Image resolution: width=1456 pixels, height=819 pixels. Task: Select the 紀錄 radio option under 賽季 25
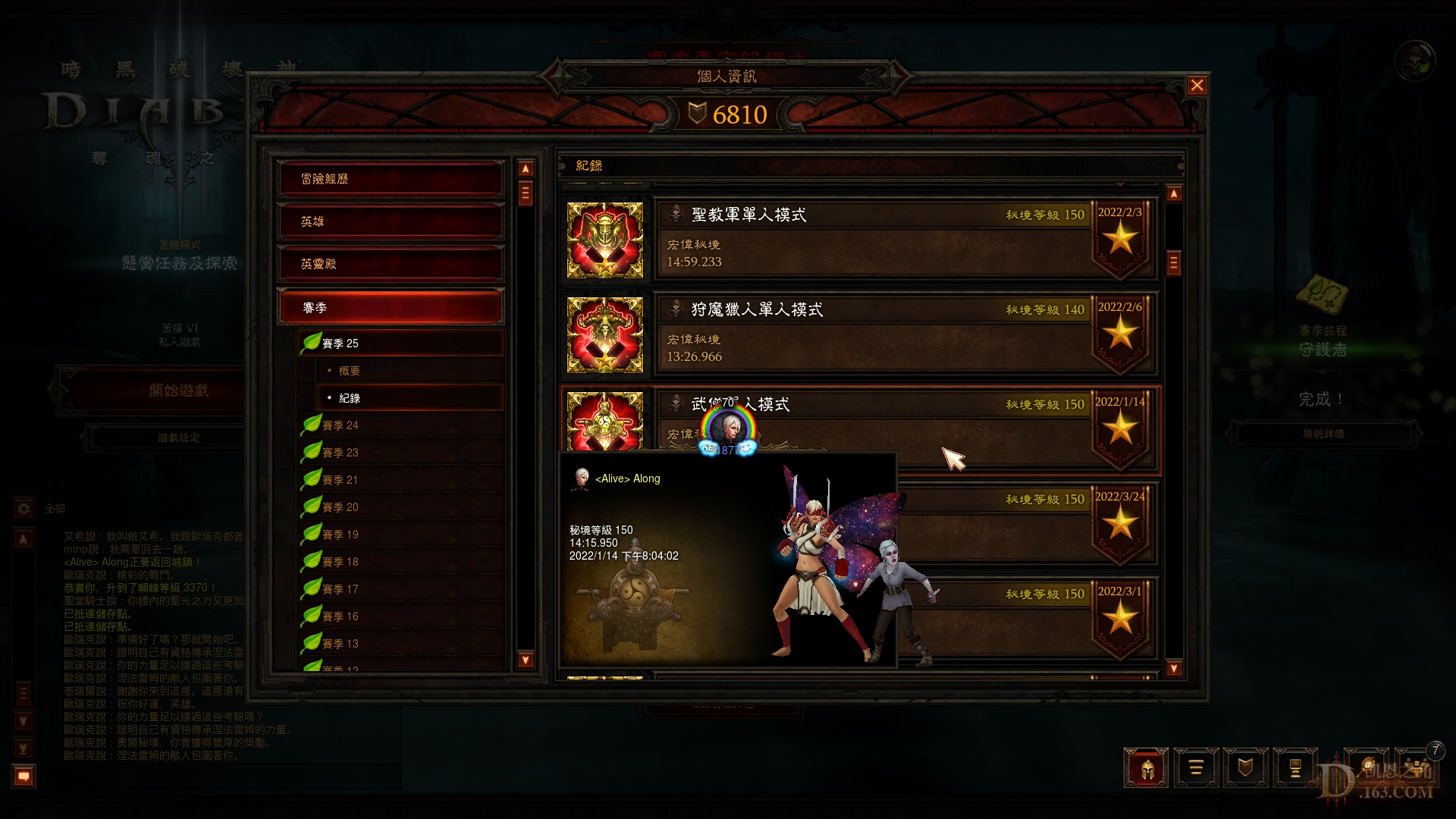click(x=348, y=397)
